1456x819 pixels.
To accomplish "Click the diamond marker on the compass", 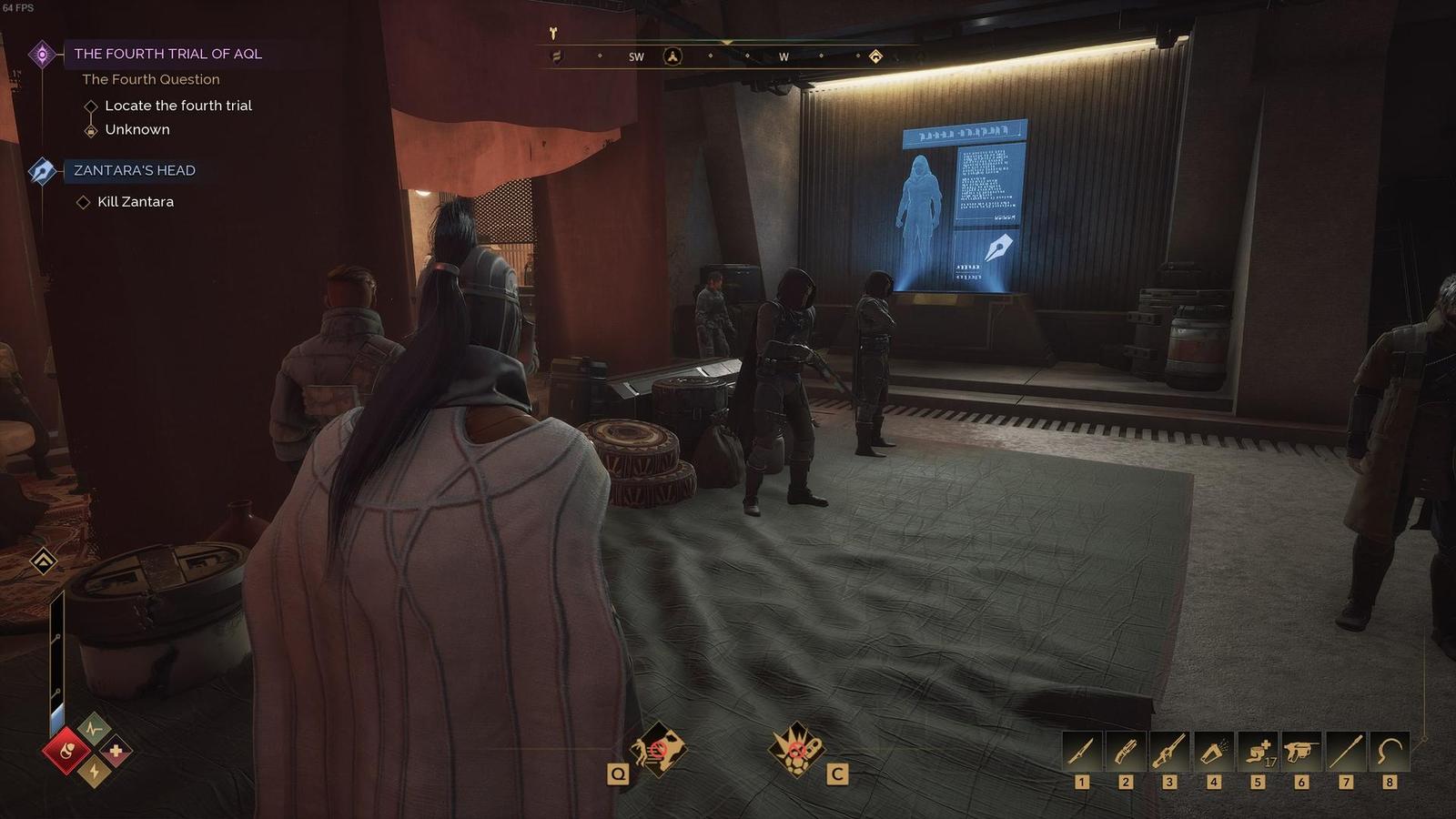I will [x=875, y=56].
